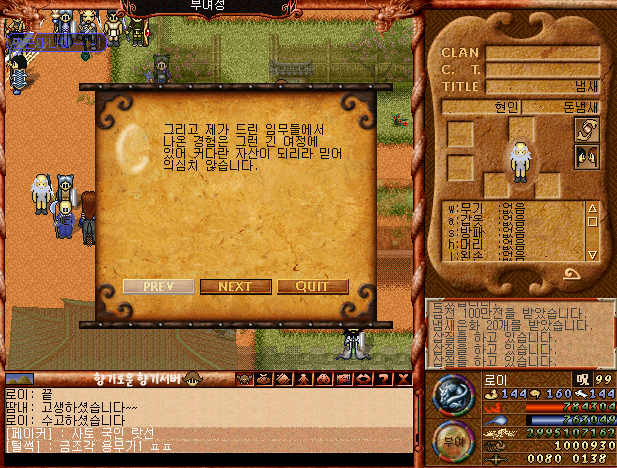
Task: Close the dialogue with QUIT
Action: point(312,286)
